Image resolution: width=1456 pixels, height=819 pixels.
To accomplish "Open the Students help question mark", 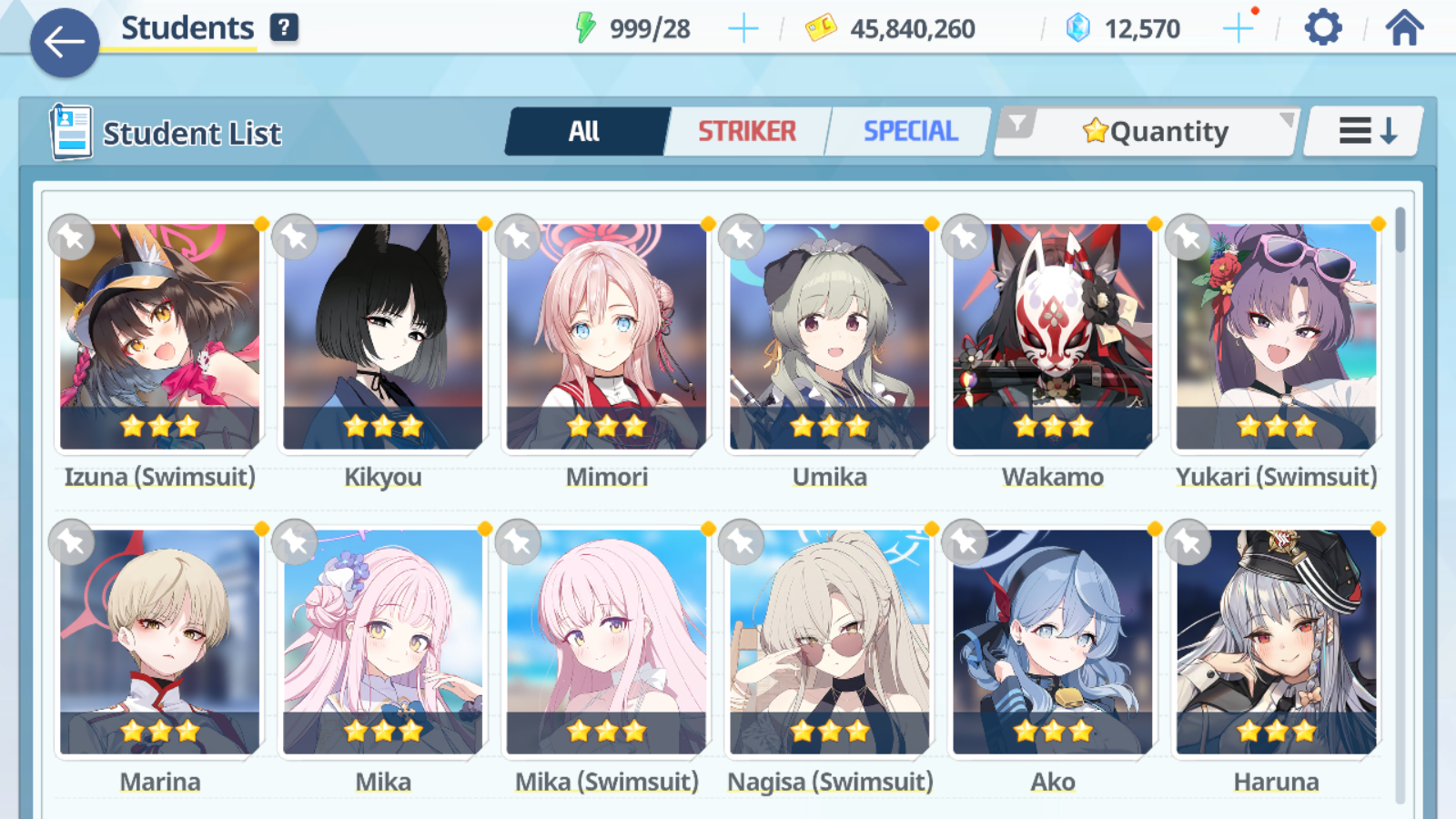I will click(x=285, y=27).
